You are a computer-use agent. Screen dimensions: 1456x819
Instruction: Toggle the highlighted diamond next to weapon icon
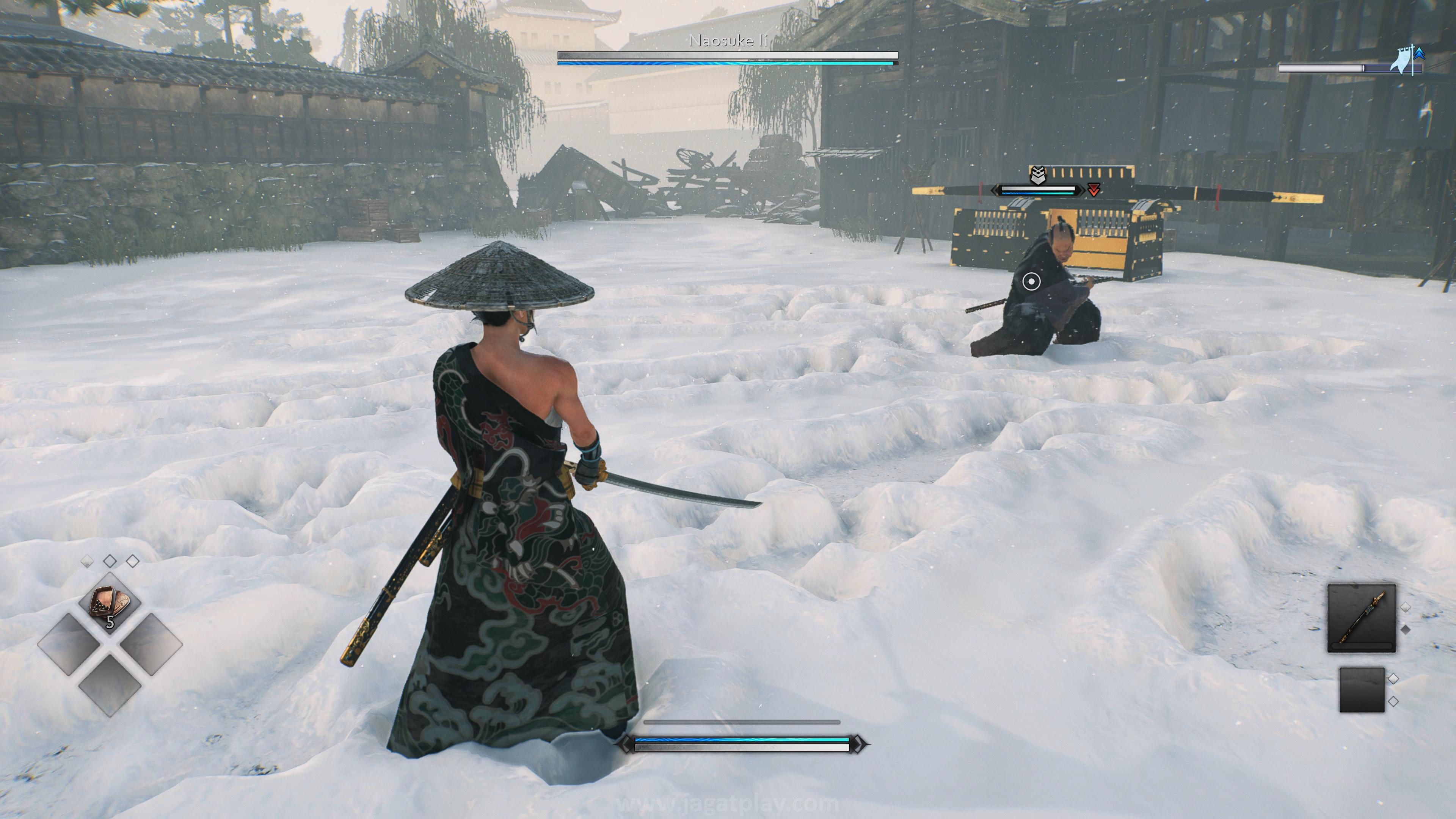1406,607
